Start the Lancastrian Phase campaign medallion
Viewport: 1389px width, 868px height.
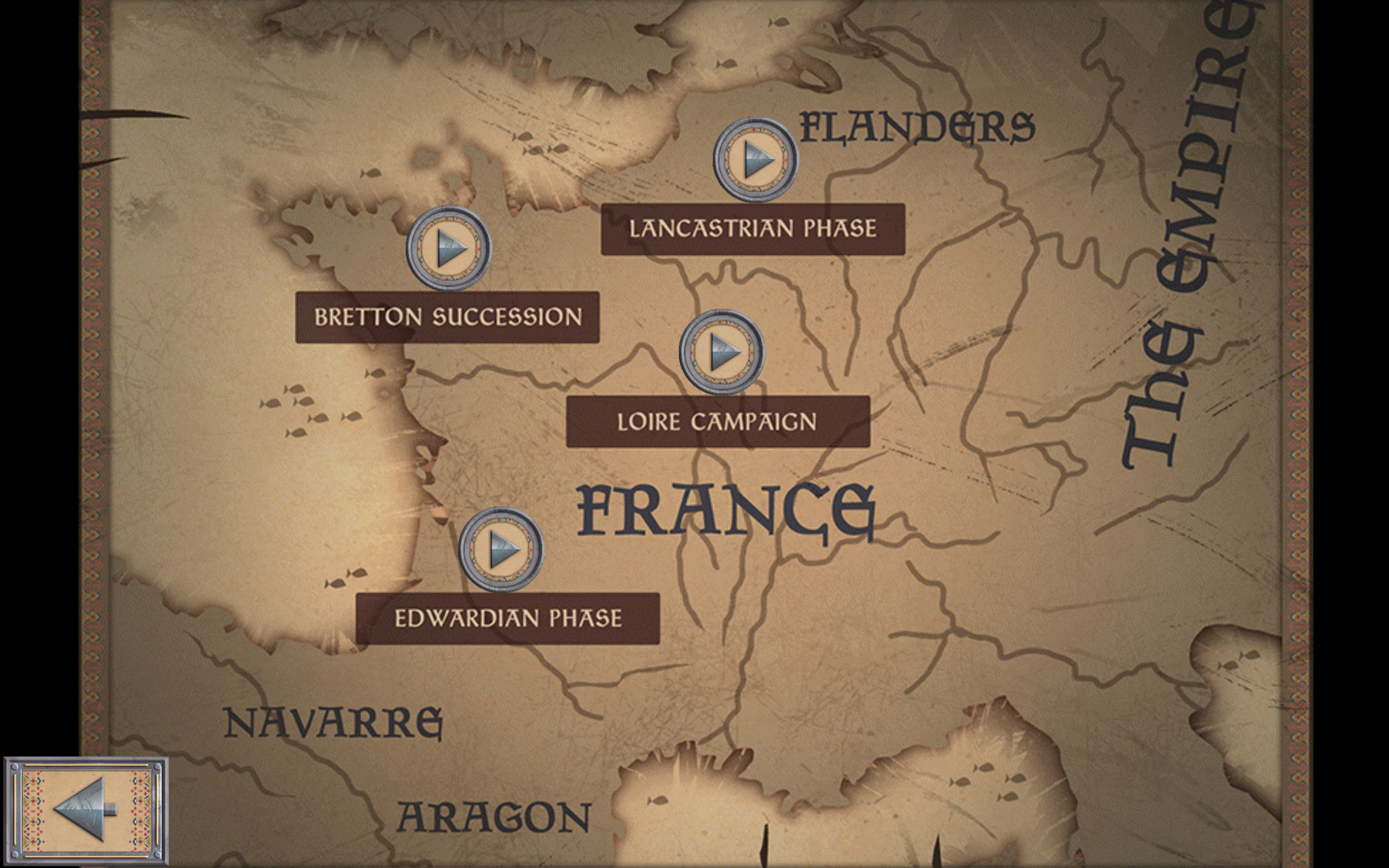[754, 158]
